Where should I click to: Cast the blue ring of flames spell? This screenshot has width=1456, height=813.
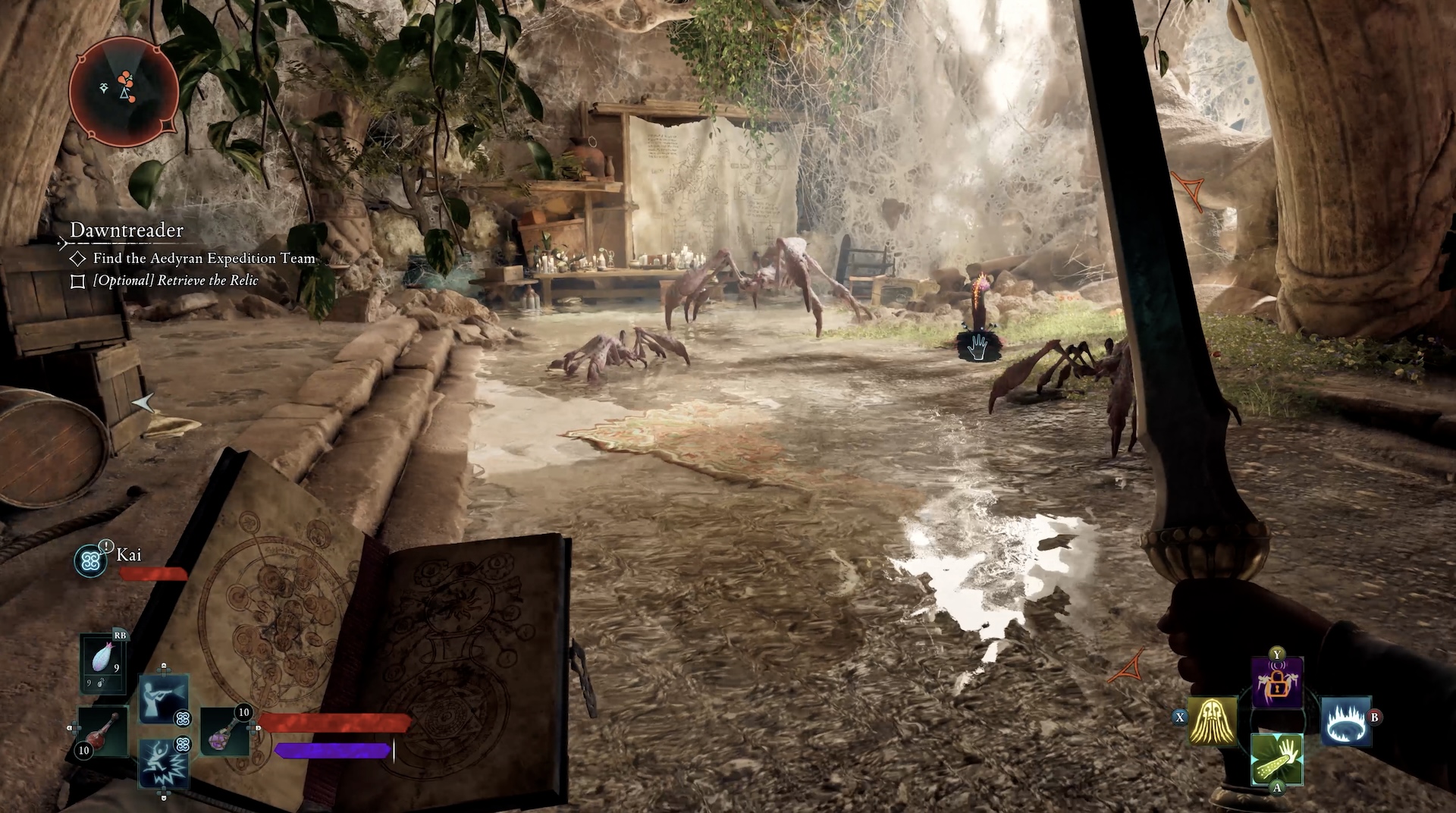pos(1345,720)
